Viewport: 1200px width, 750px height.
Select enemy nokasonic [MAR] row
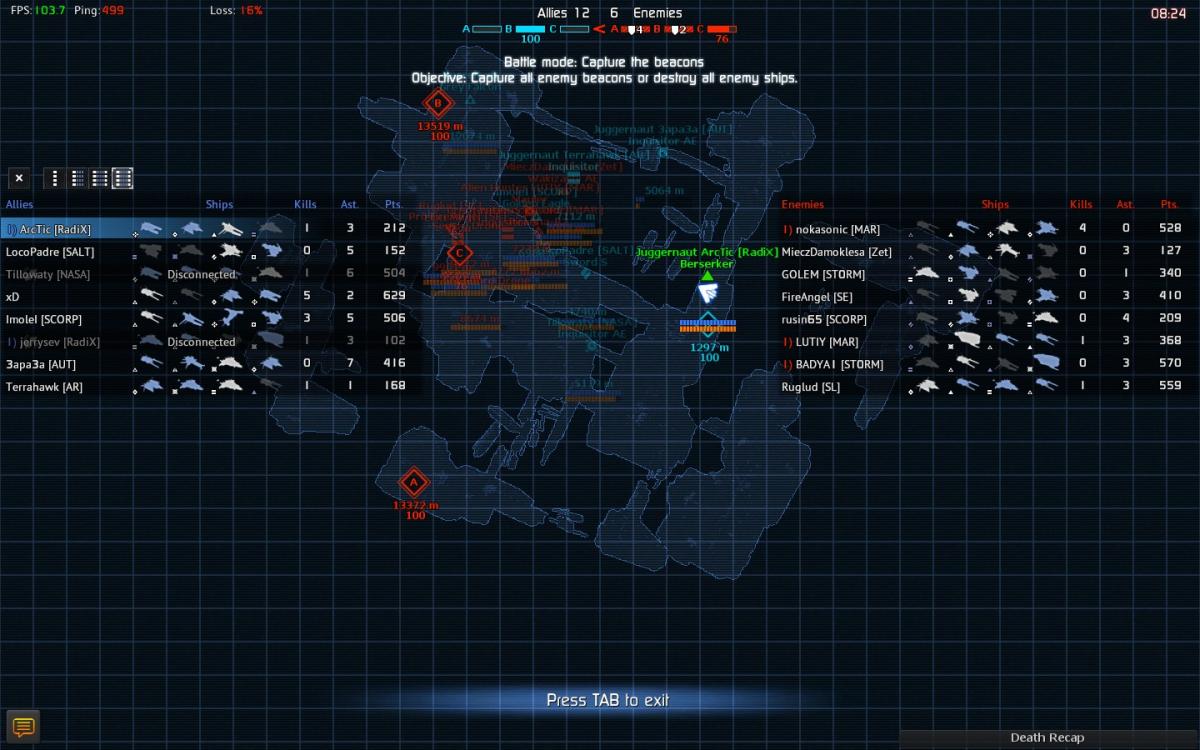coord(837,229)
